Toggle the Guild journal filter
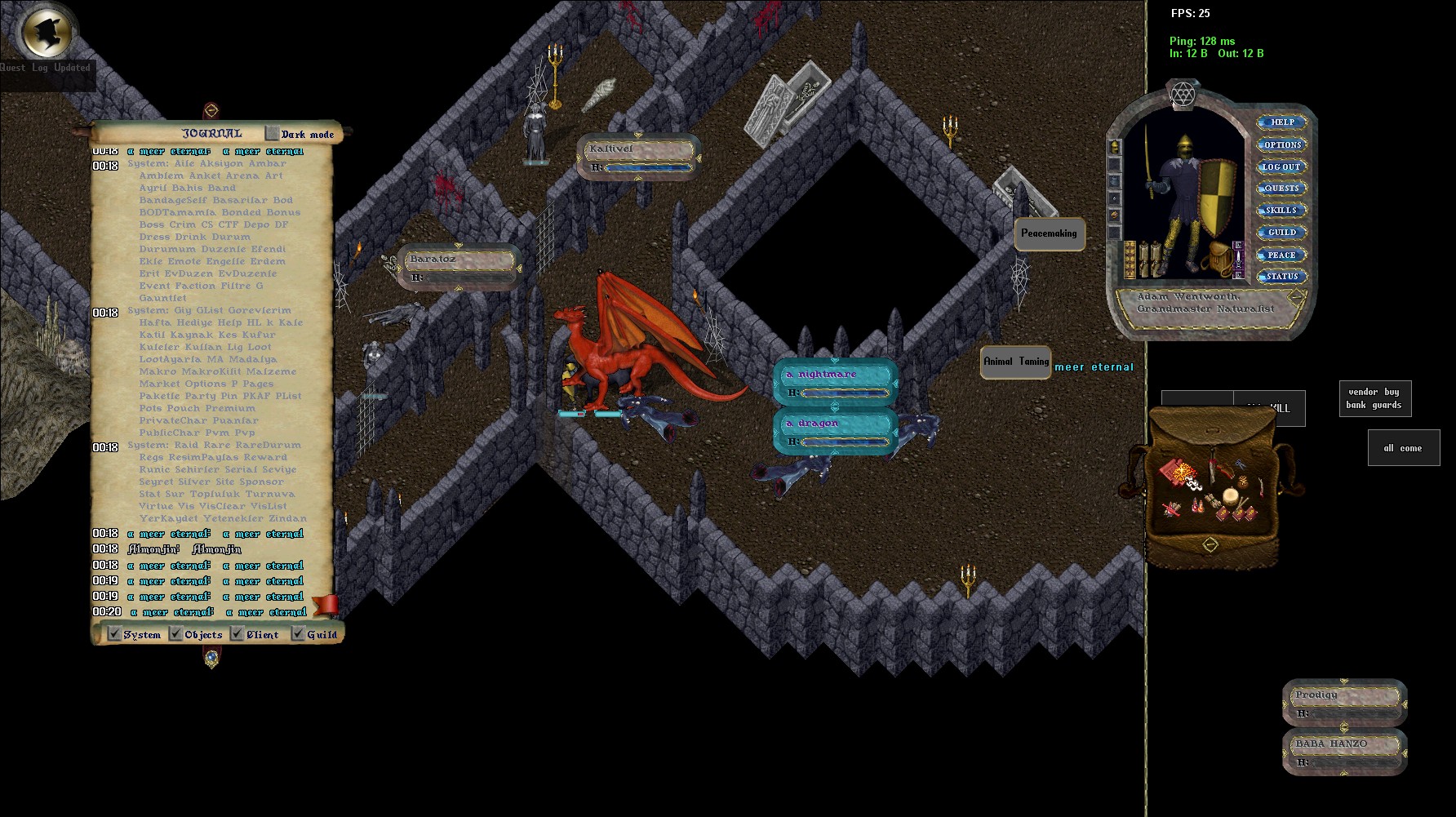The width and height of the screenshot is (1456, 817). 298,634
